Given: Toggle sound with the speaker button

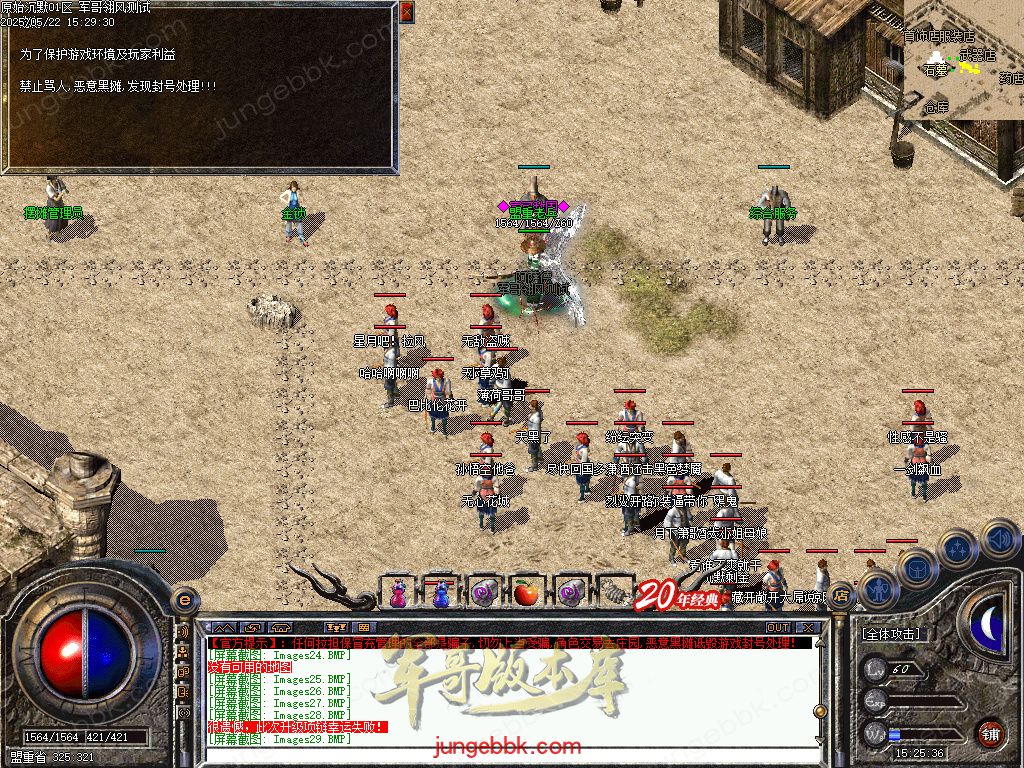Looking at the screenshot, I should click(999, 537).
